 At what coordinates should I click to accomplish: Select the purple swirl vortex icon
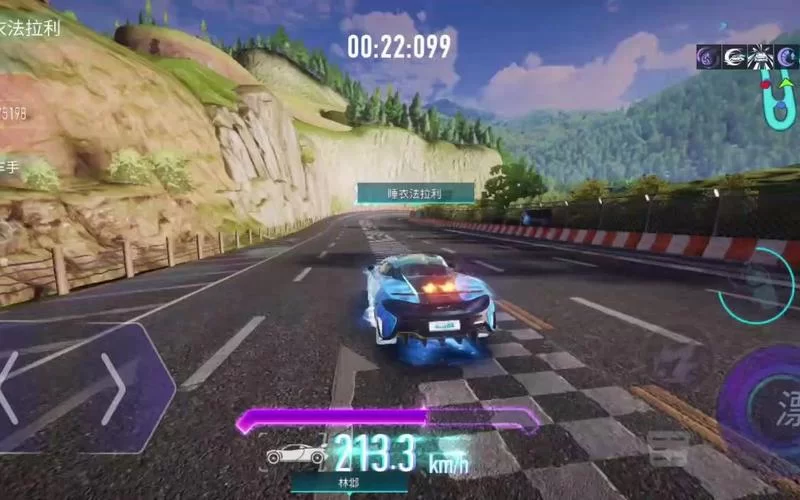coord(707,58)
